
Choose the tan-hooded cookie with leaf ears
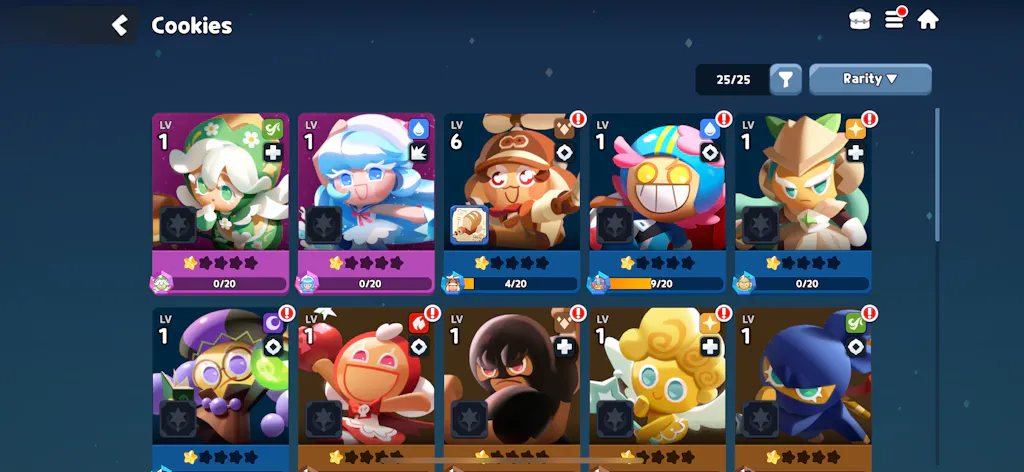tap(803, 190)
